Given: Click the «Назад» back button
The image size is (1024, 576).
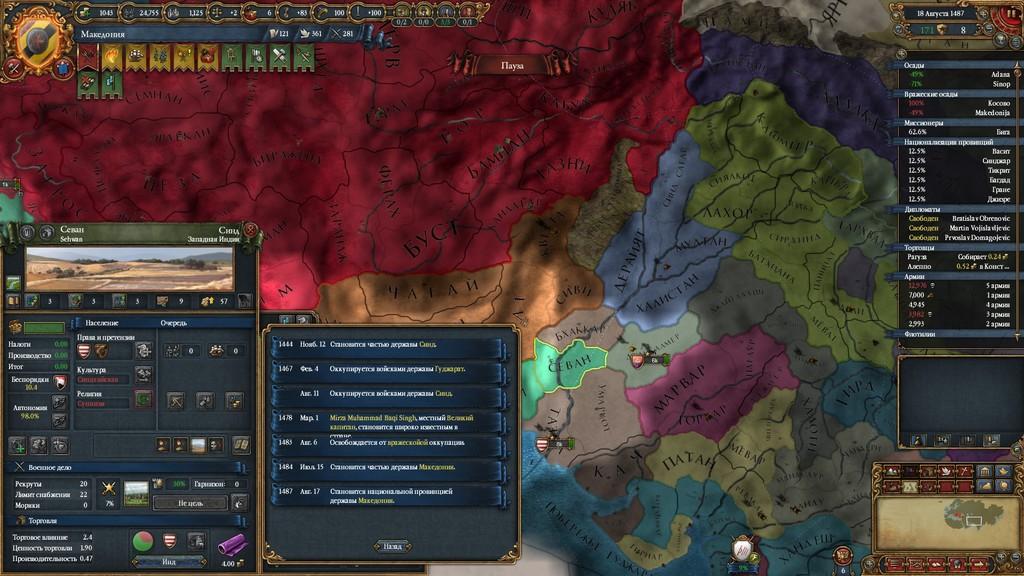Looking at the screenshot, I should pos(392,546).
